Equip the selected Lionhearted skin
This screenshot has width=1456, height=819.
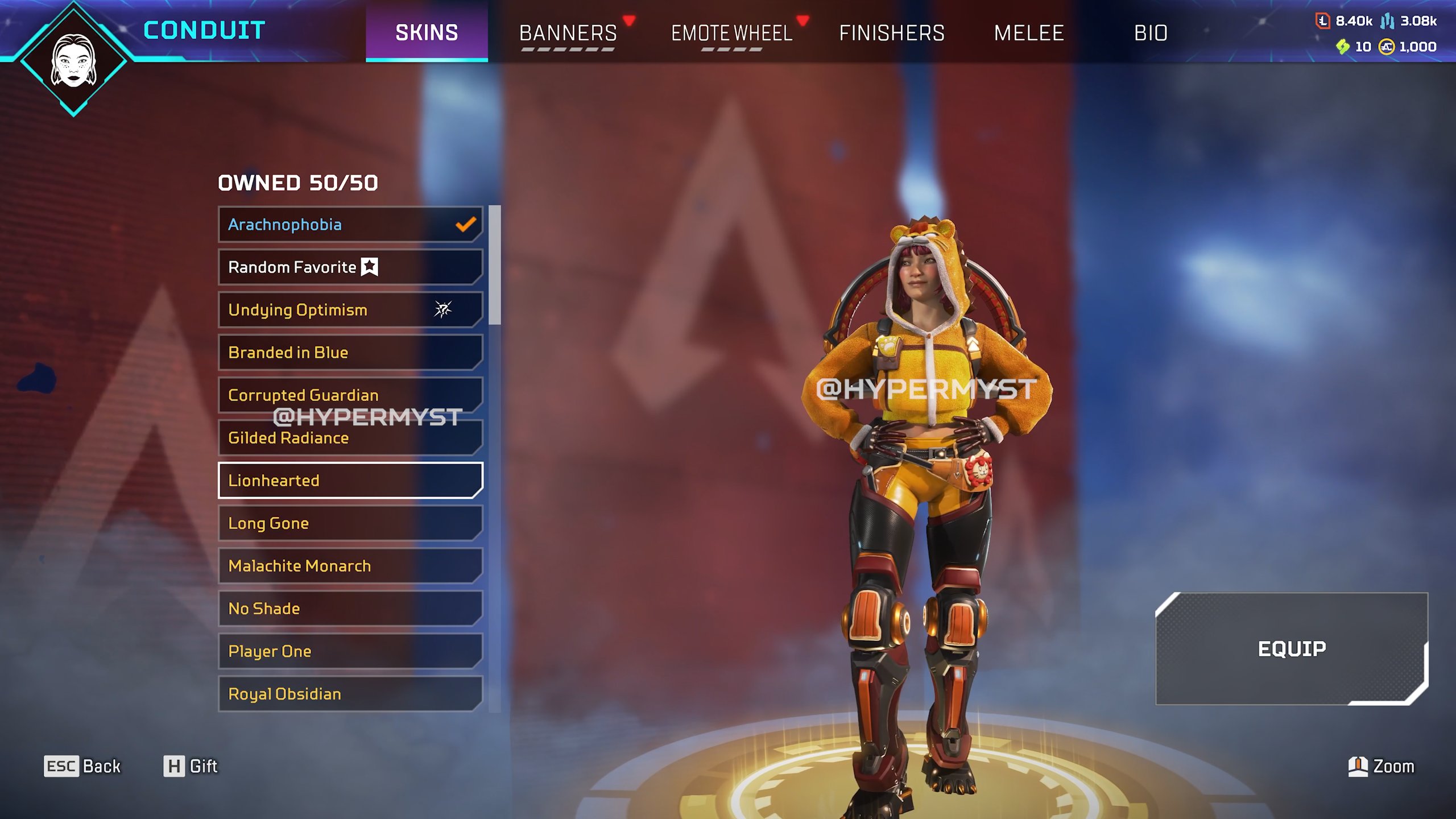pyautogui.click(x=1291, y=648)
